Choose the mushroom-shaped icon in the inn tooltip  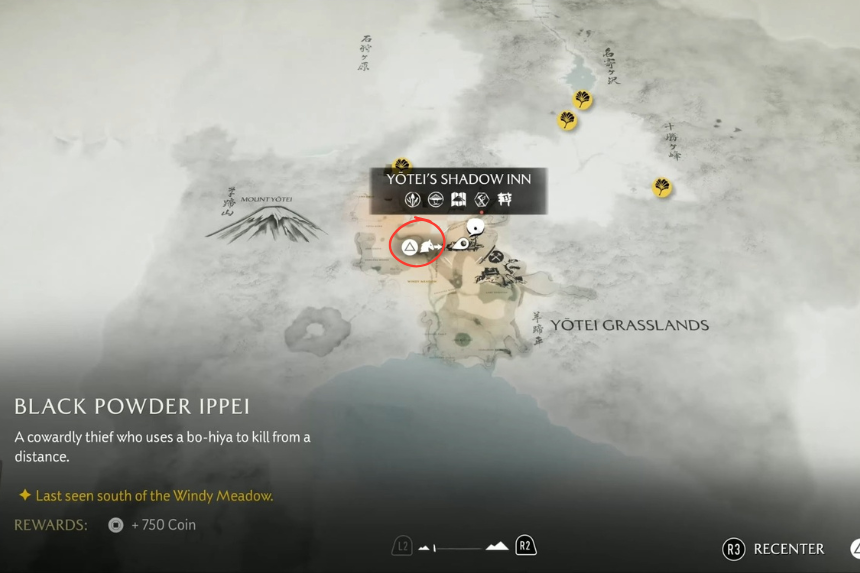(x=436, y=200)
